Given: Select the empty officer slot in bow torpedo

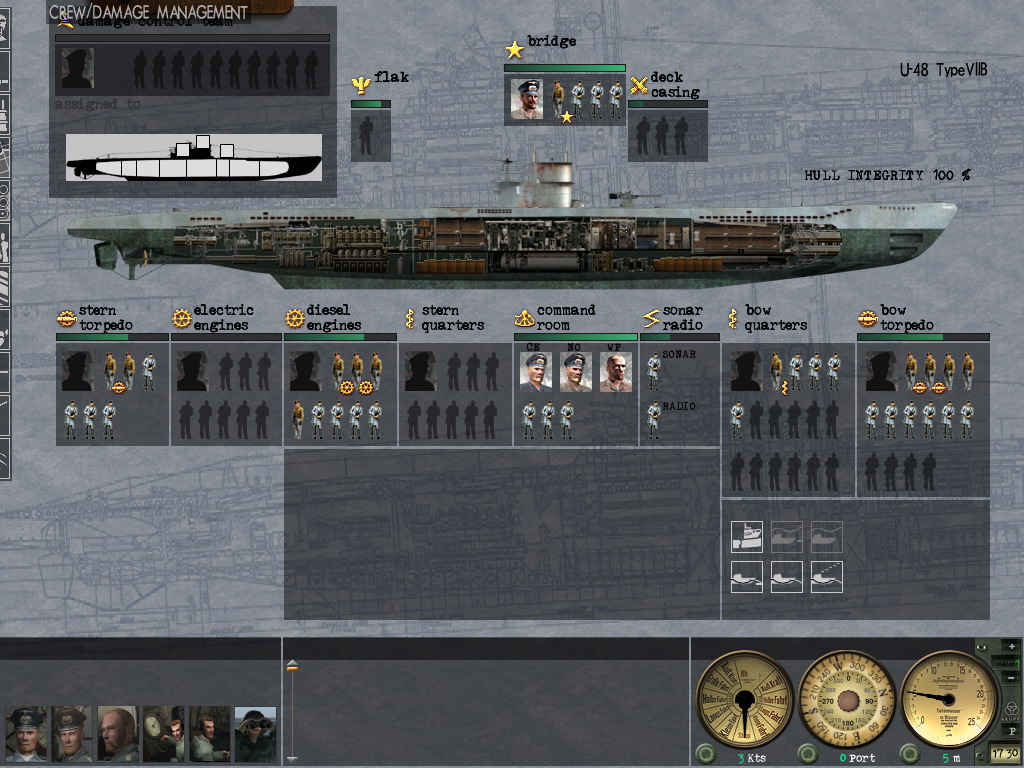Looking at the screenshot, I should pos(881,371).
